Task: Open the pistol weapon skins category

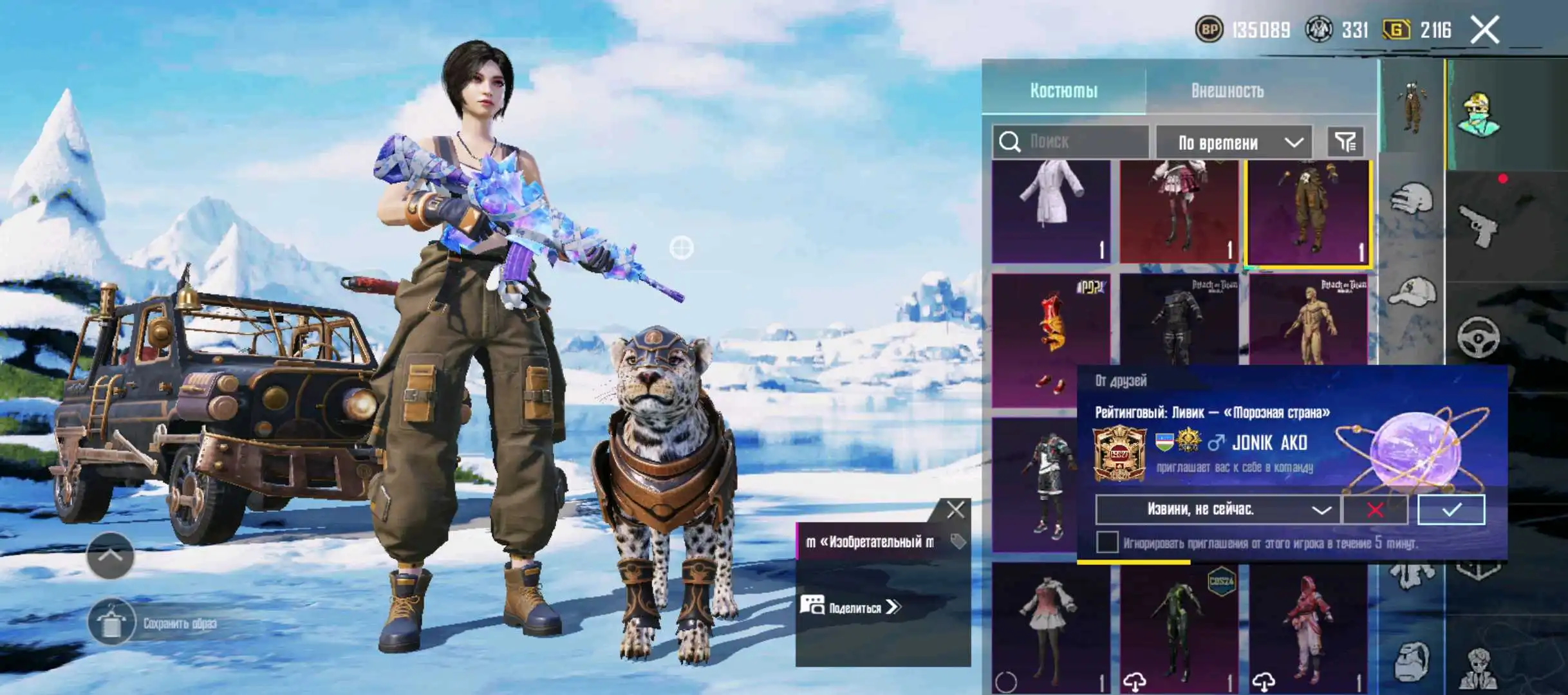Action: click(x=1478, y=225)
